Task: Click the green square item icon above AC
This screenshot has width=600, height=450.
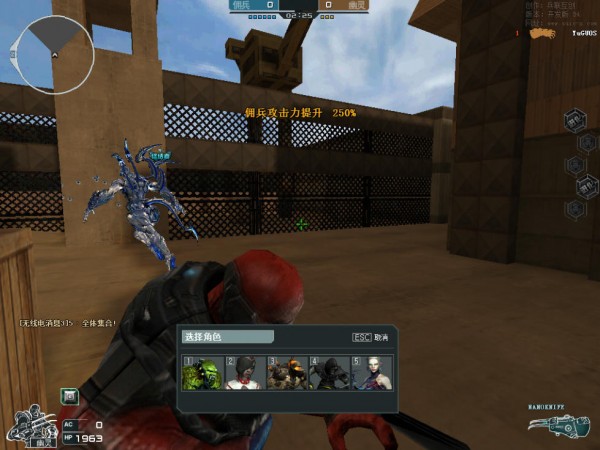Action: click(x=70, y=396)
